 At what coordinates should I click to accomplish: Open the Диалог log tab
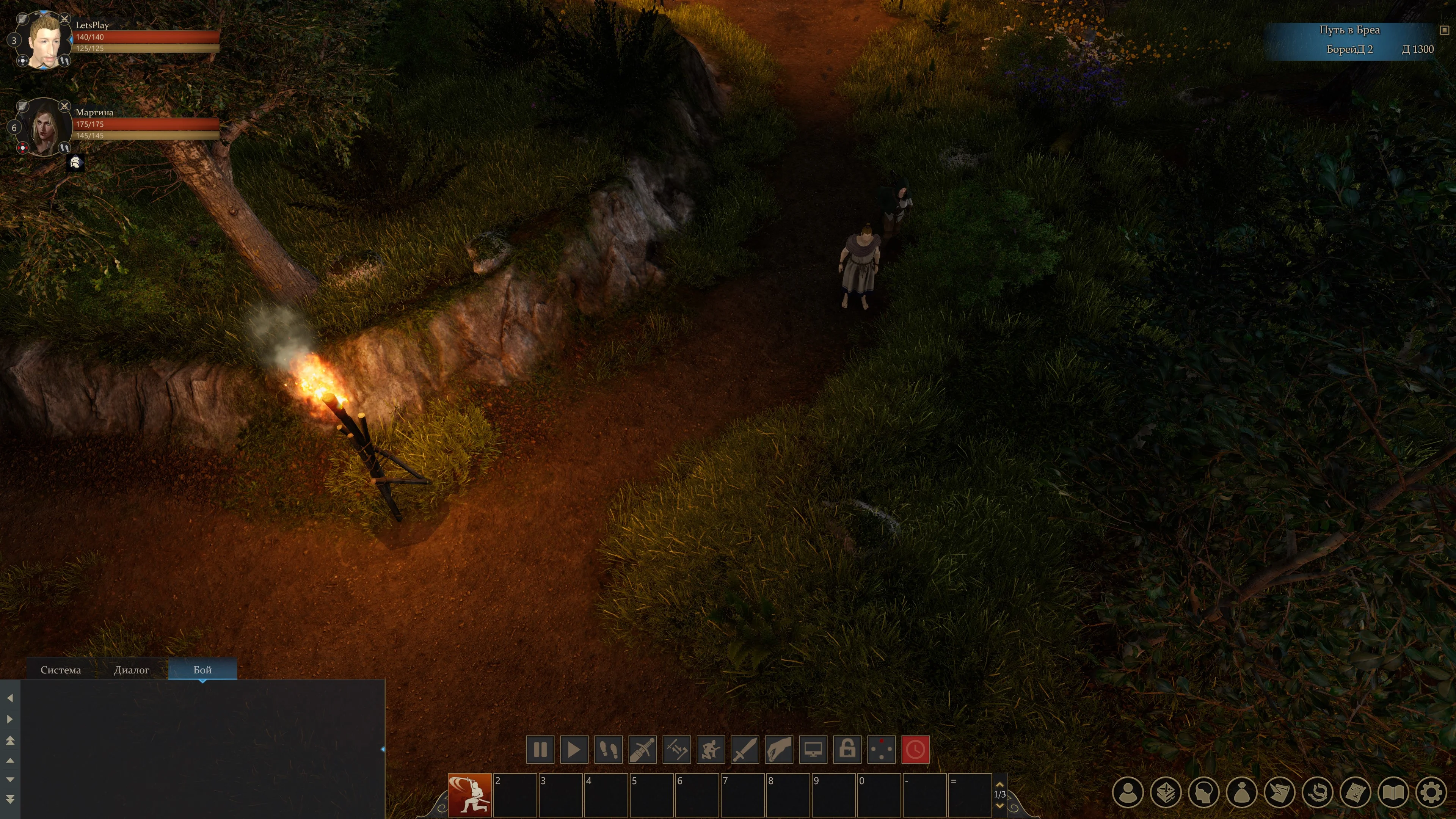[131, 670]
